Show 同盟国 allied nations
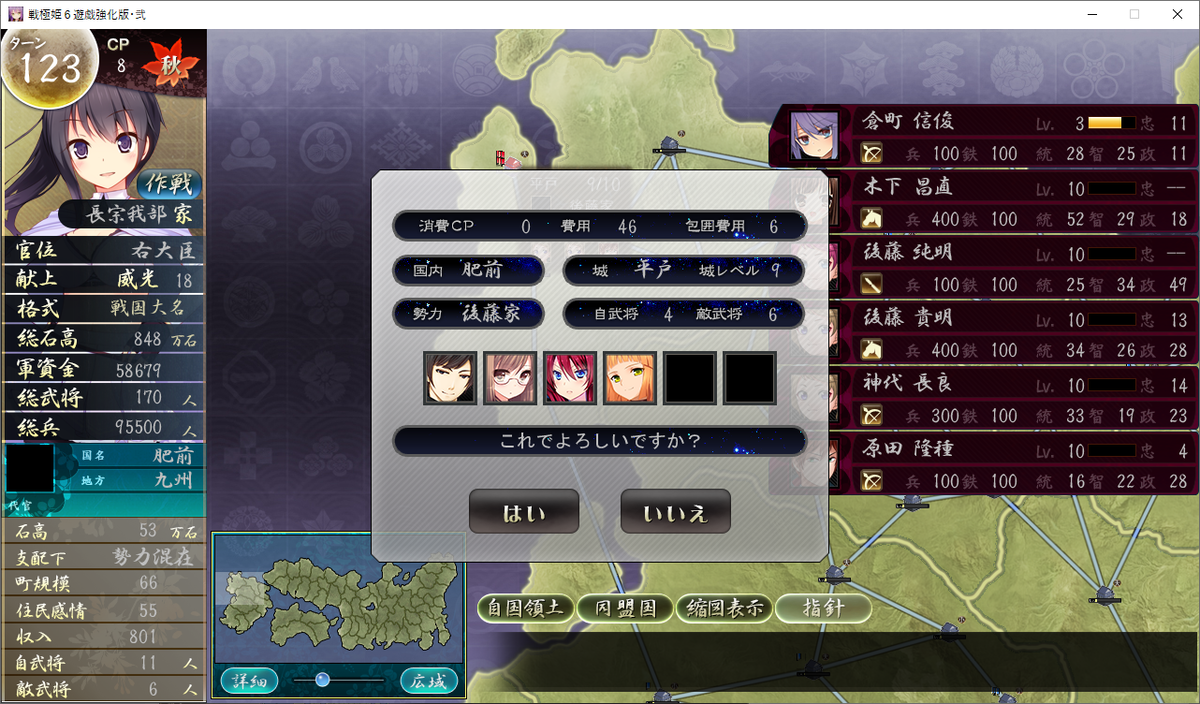1200x704 pixels. pyautogui.click(x=625, y=608)
